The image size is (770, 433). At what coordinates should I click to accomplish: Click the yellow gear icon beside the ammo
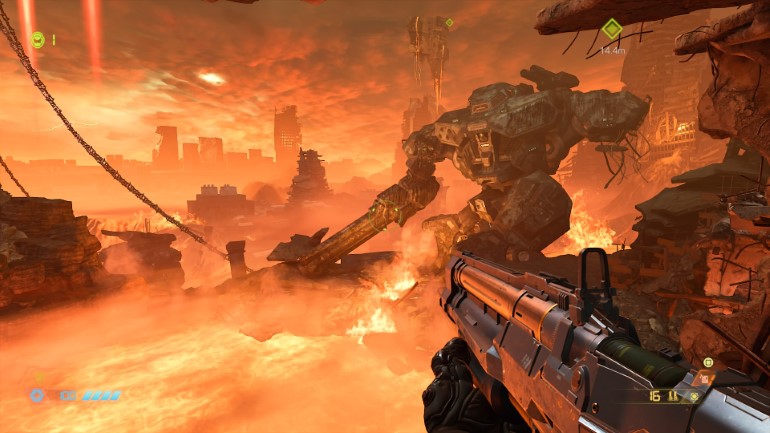[692, 396]
